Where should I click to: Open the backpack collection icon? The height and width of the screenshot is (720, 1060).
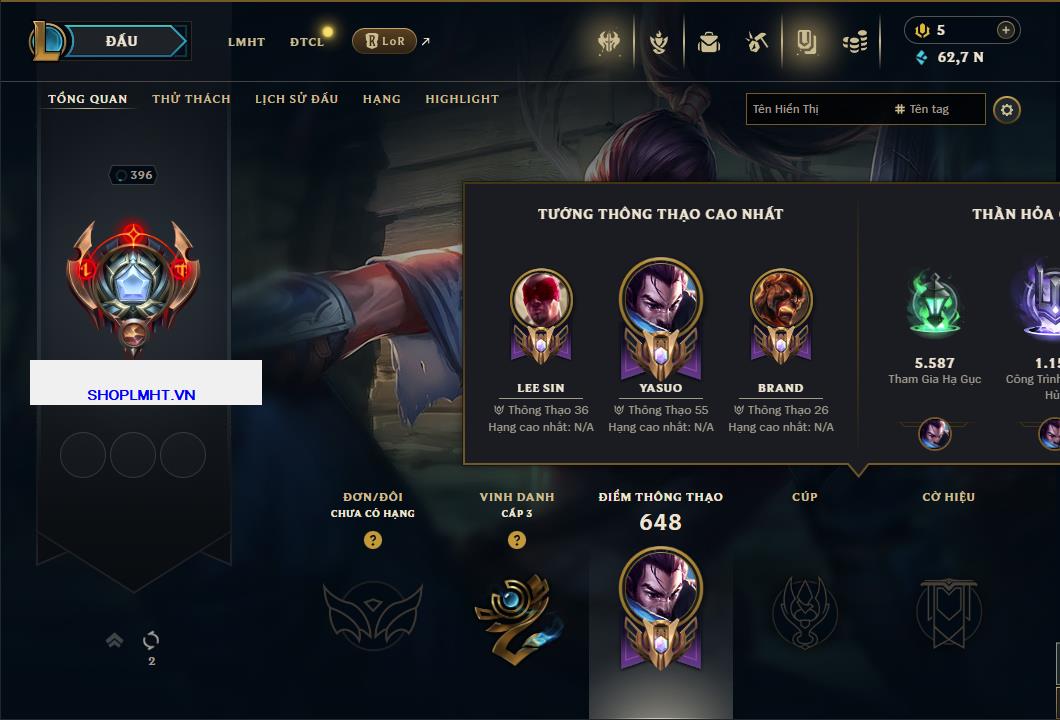tap(709, 42)
